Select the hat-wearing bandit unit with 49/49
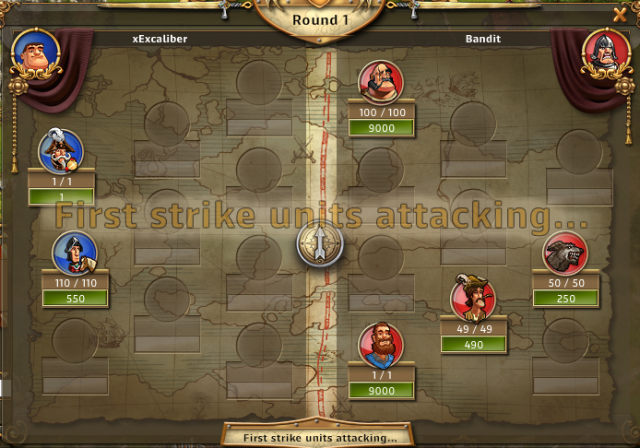 [472, 296]
